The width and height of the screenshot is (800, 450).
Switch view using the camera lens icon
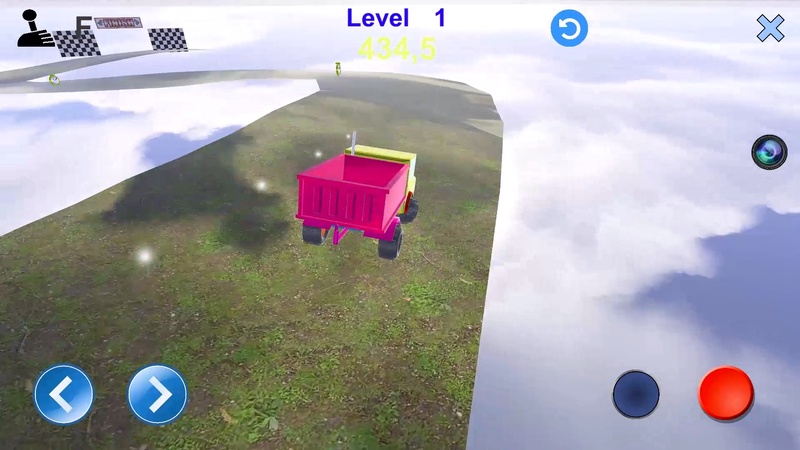(769, 152)
